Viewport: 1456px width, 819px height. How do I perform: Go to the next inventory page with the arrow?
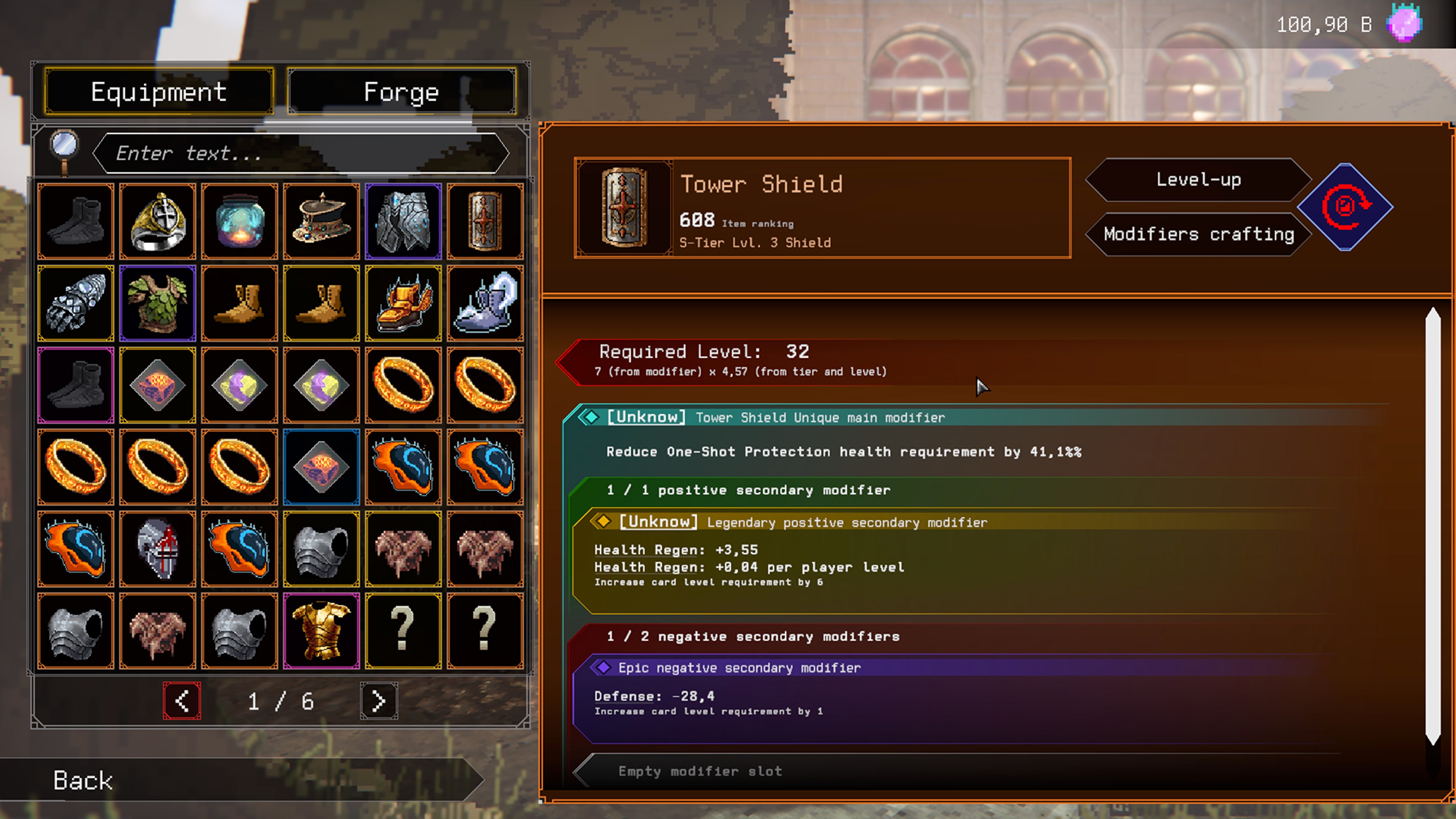pos(378,701)
